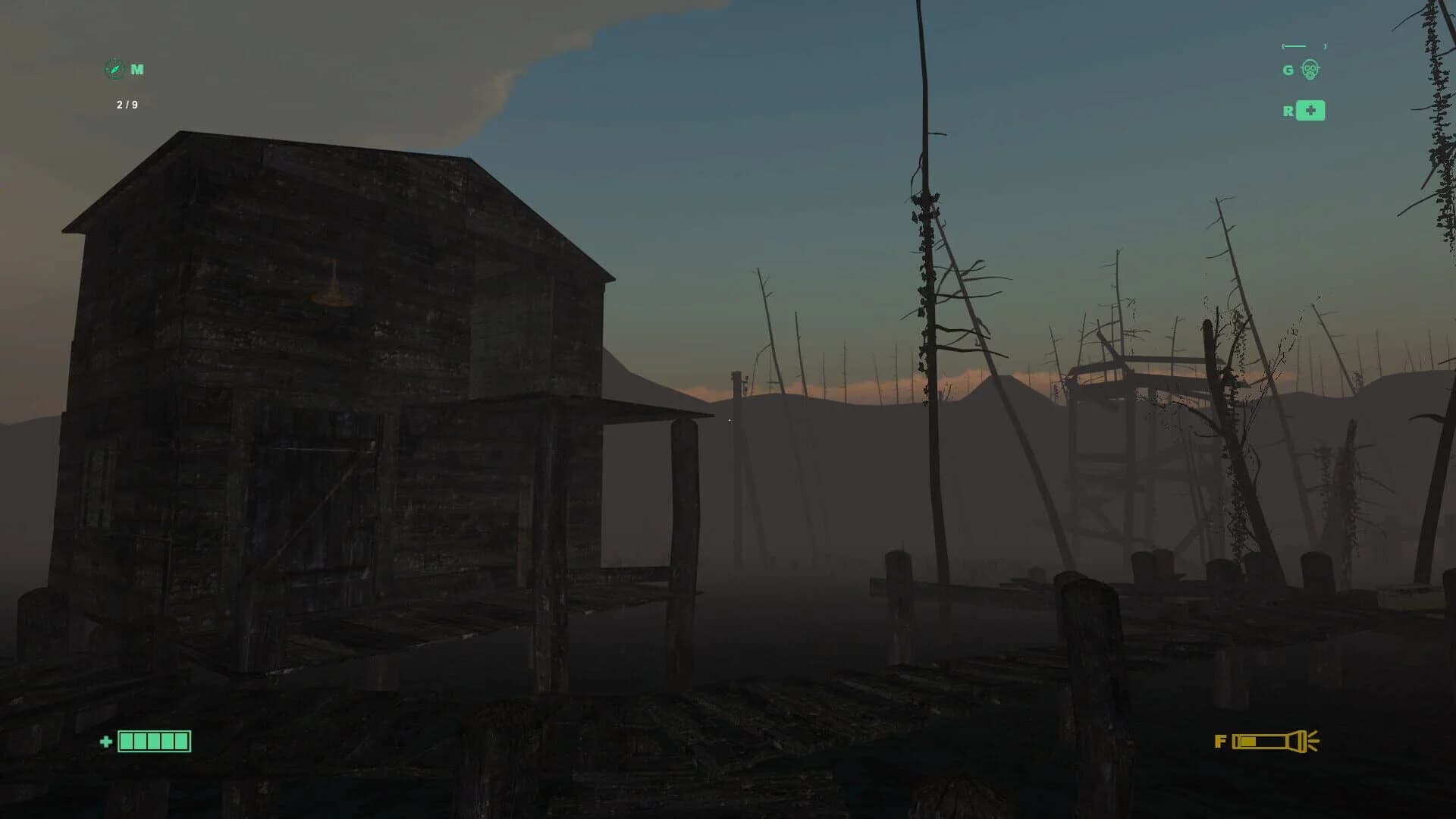Click the 2/9 collectible counter
This screenshot has height=819, width=1456.
(125, 103)
